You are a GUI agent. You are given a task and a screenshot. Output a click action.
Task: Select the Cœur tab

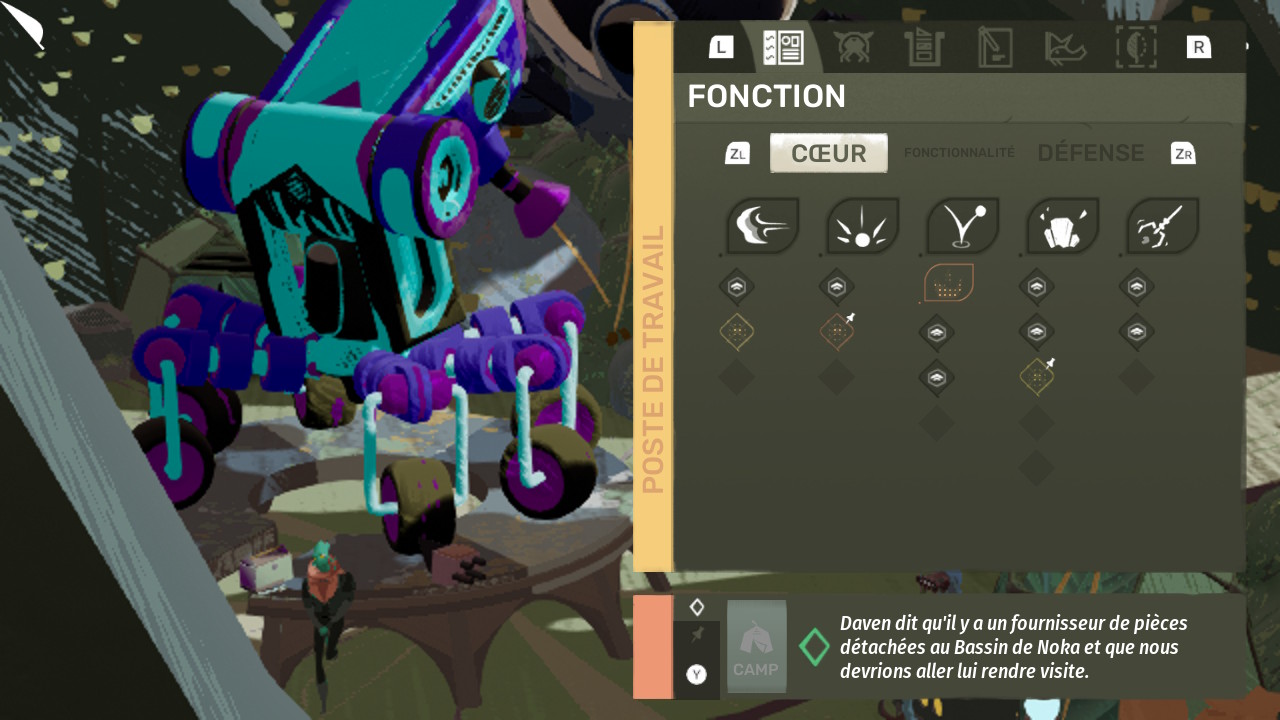pyautogui.click(x=828, y=153)
